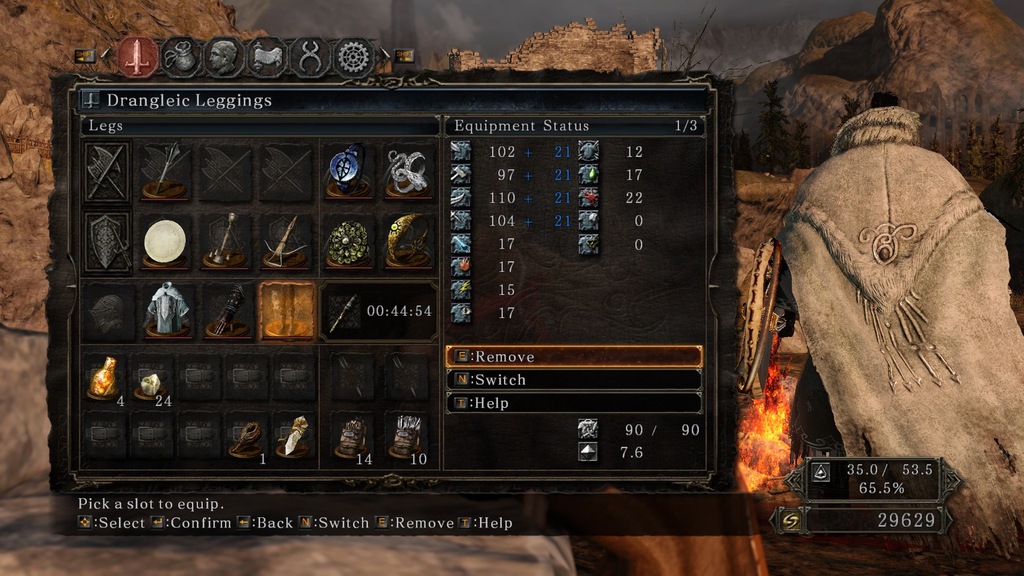This screenshot has width=1024, height=576.
Task: Open the gear-shaped system settings tab
Action: pos(353,57)
